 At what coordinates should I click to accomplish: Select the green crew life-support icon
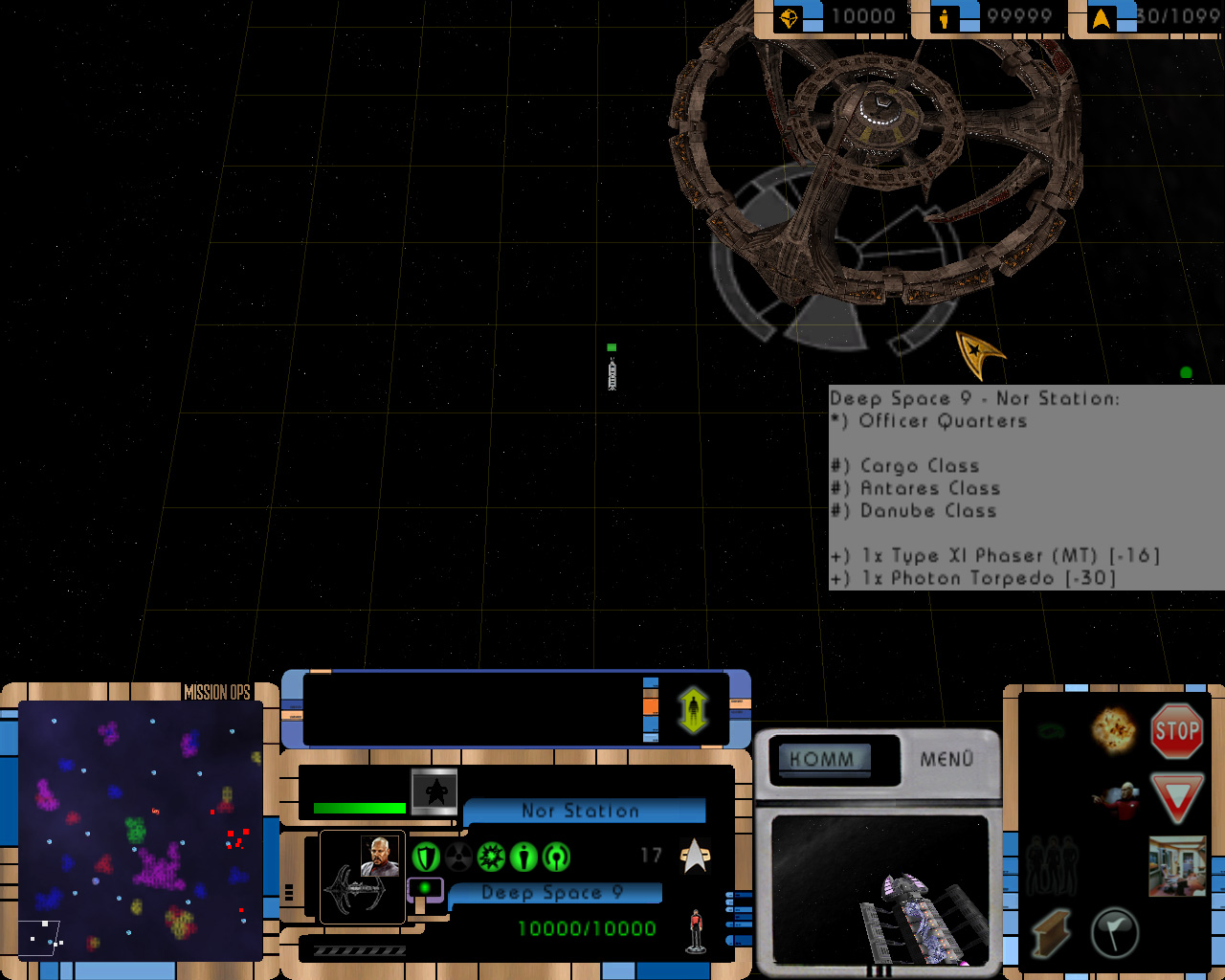click(523, 857)
